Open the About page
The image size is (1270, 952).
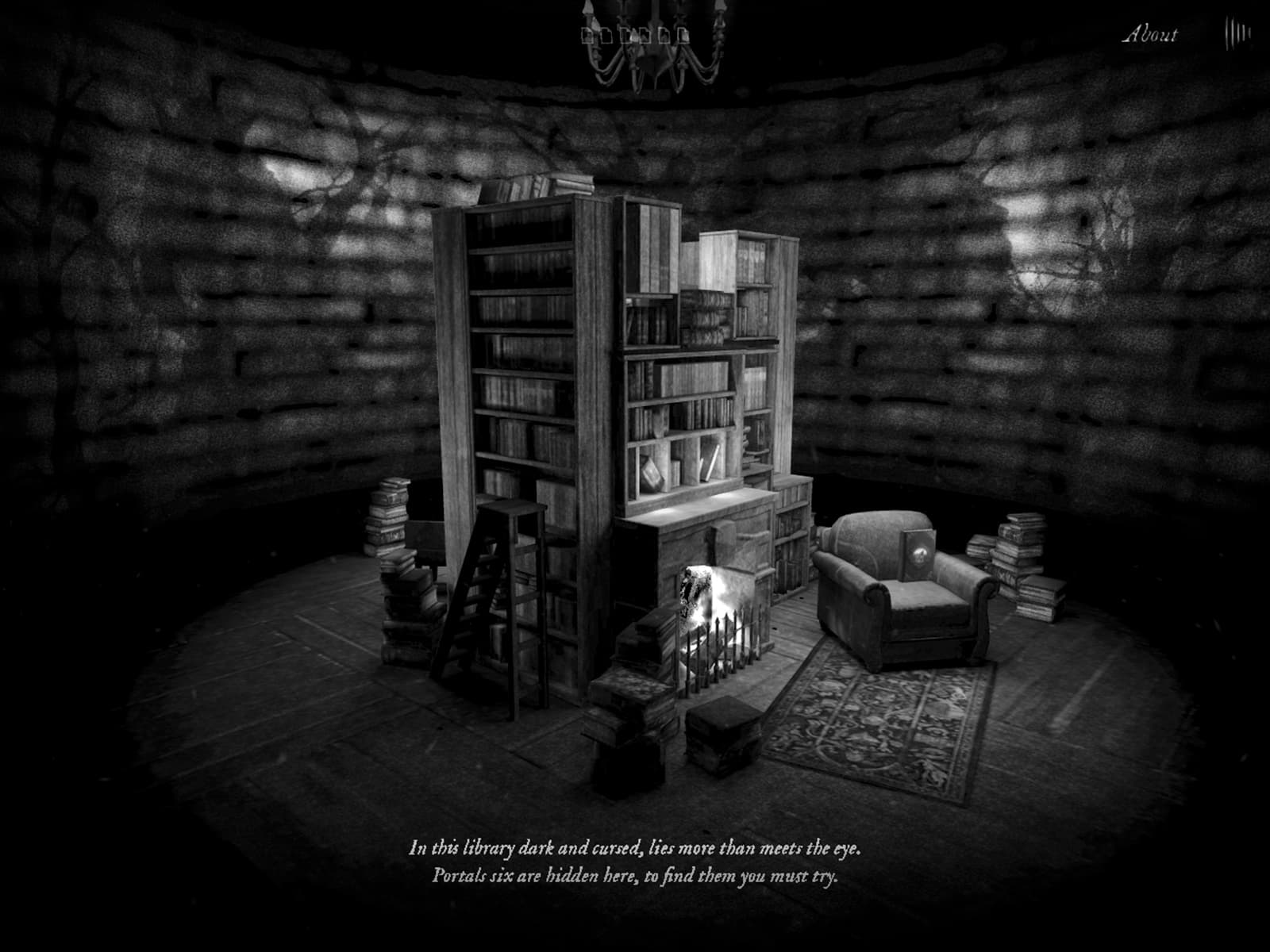point(1151,32)
